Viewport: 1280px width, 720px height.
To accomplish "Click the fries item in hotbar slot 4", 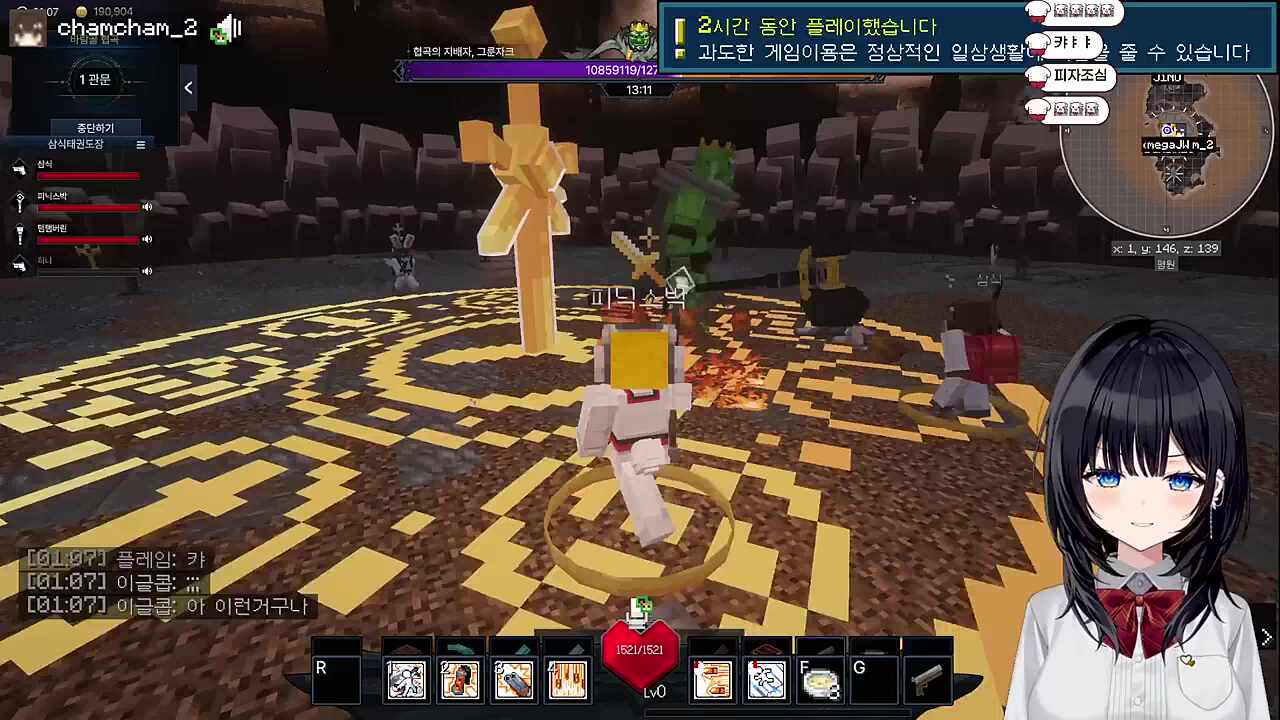I will tap(567, 678).
